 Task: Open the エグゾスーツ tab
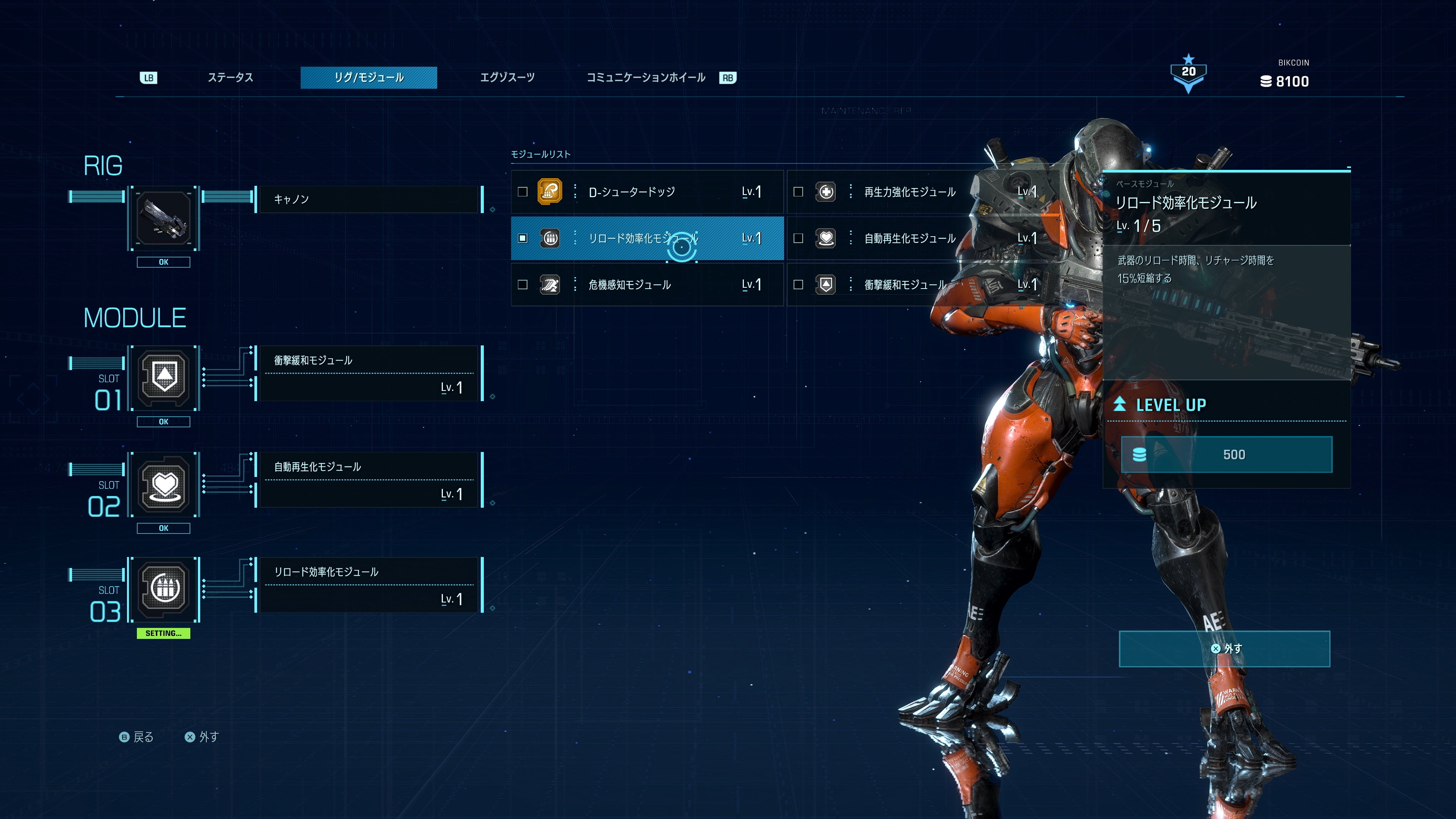(507, 77)
